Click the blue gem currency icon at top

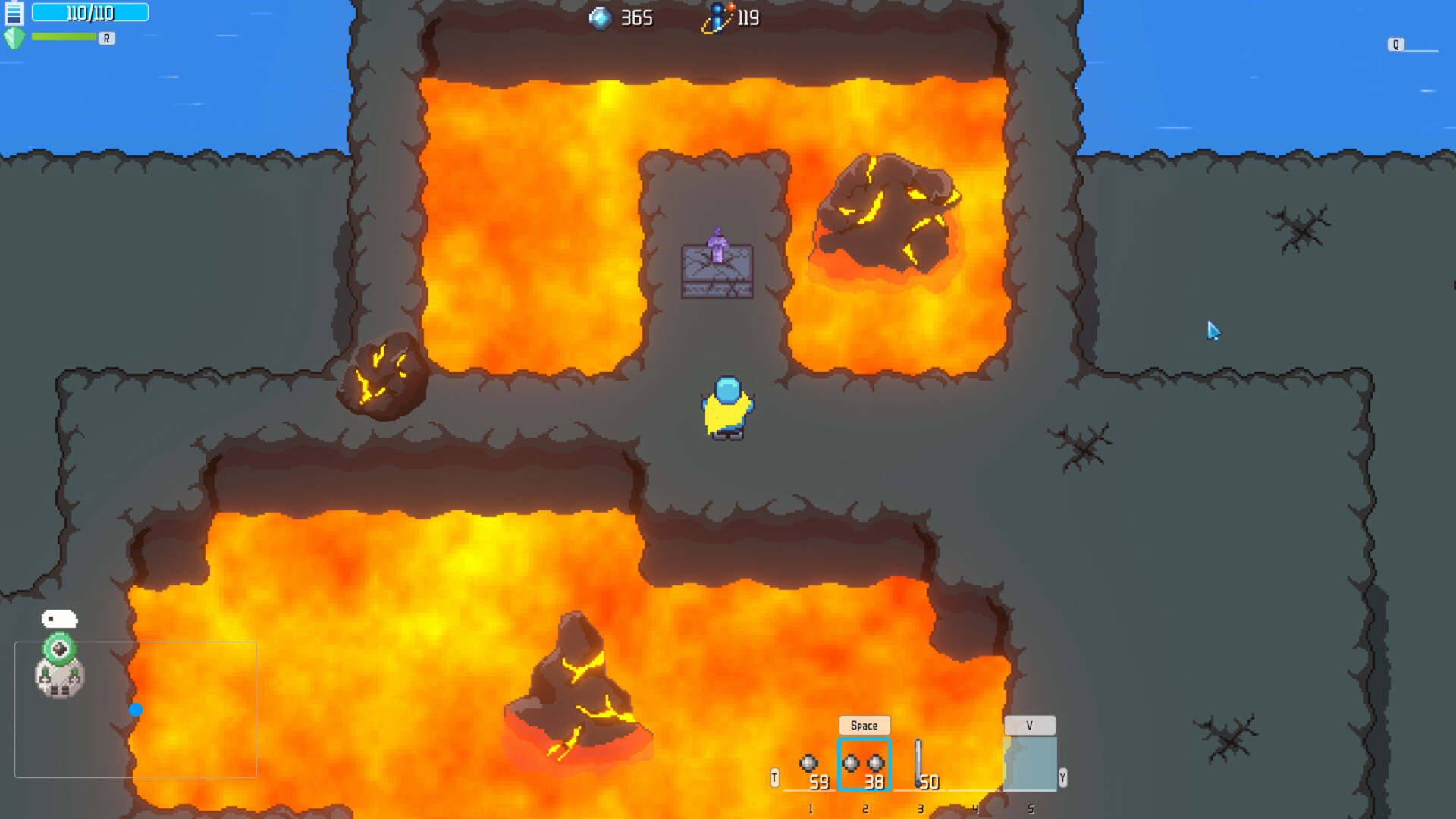tap(601, 18)
